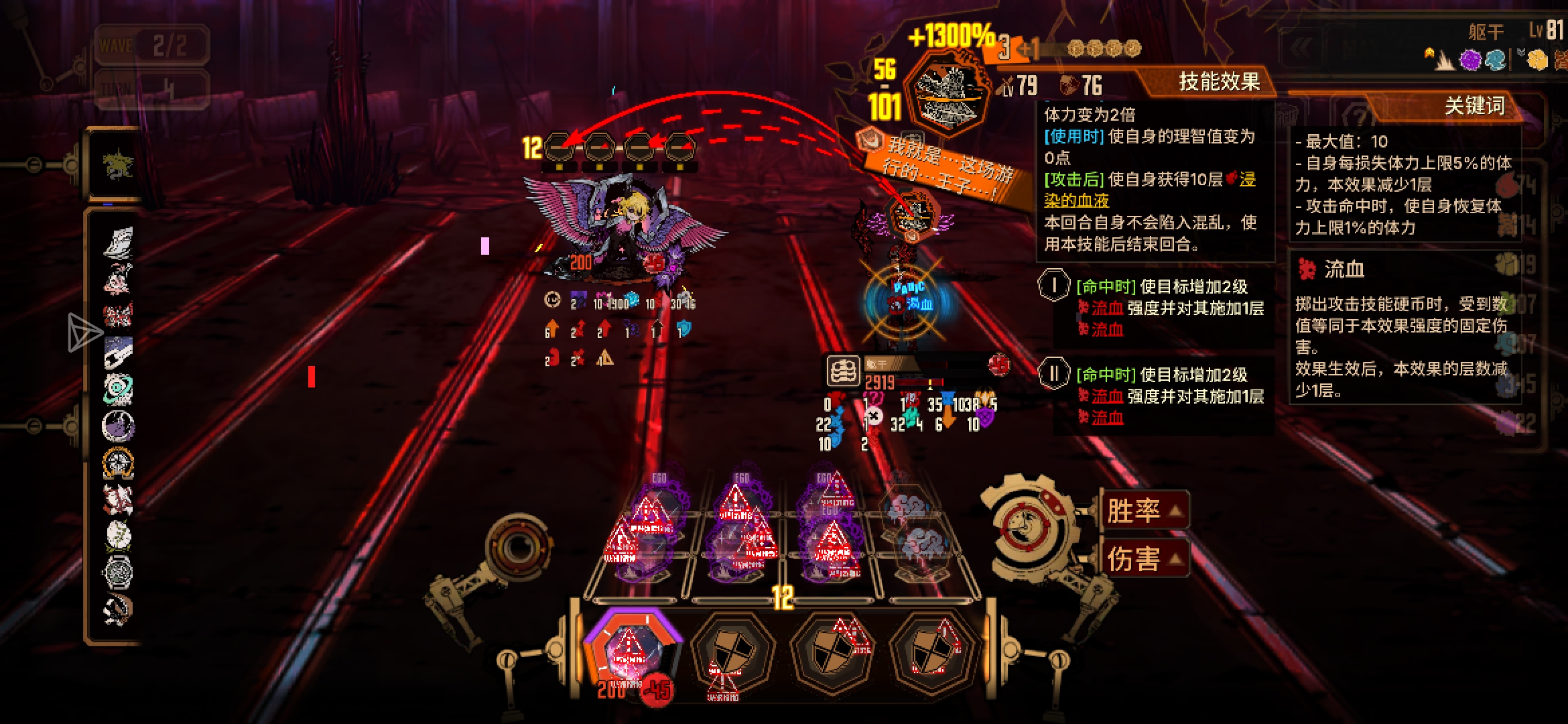Collapse the enemy panel with double-arrow button
Image resolution: width=1568 pixels, height=724 pixels.
[1301, 48]
